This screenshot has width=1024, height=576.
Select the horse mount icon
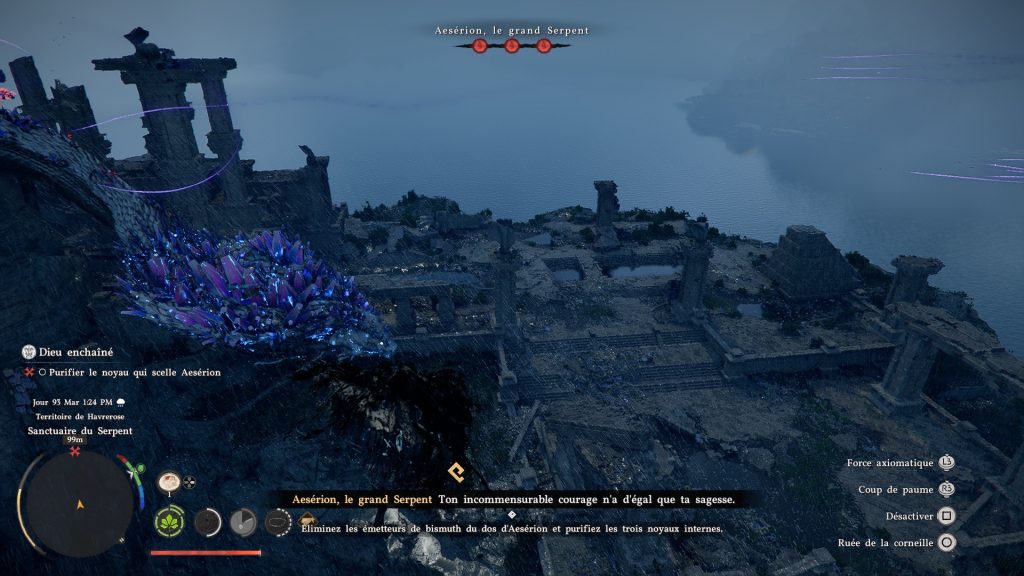pos(307,522)
